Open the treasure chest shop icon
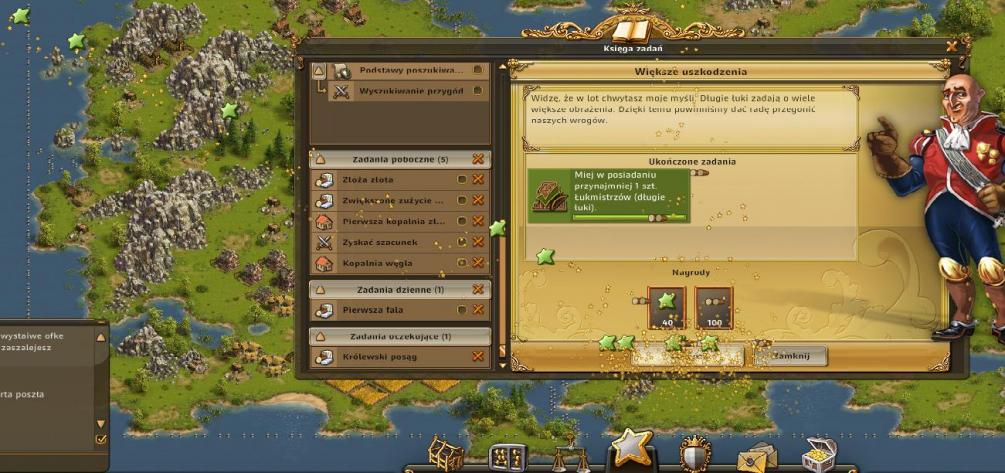The image size is (1005, 473). coord(818,455)
